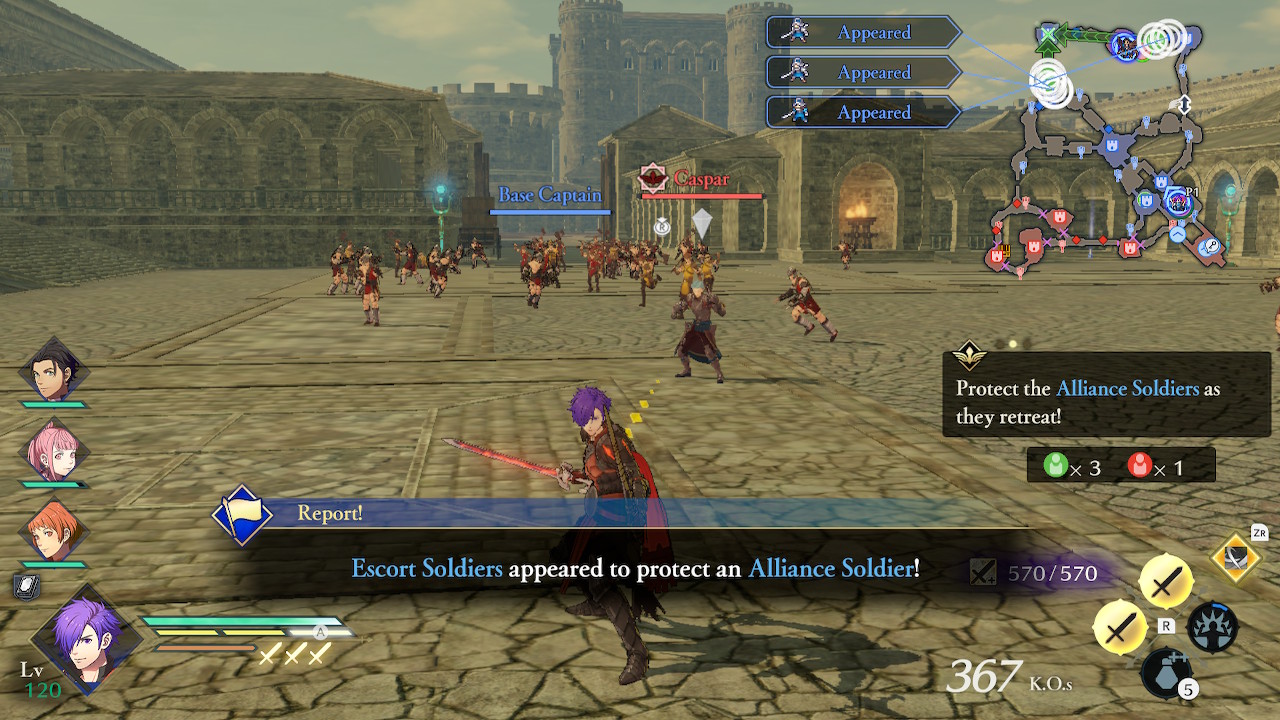
Task: Click the Caspar enemy crest icon
Action: coord(655,175)
